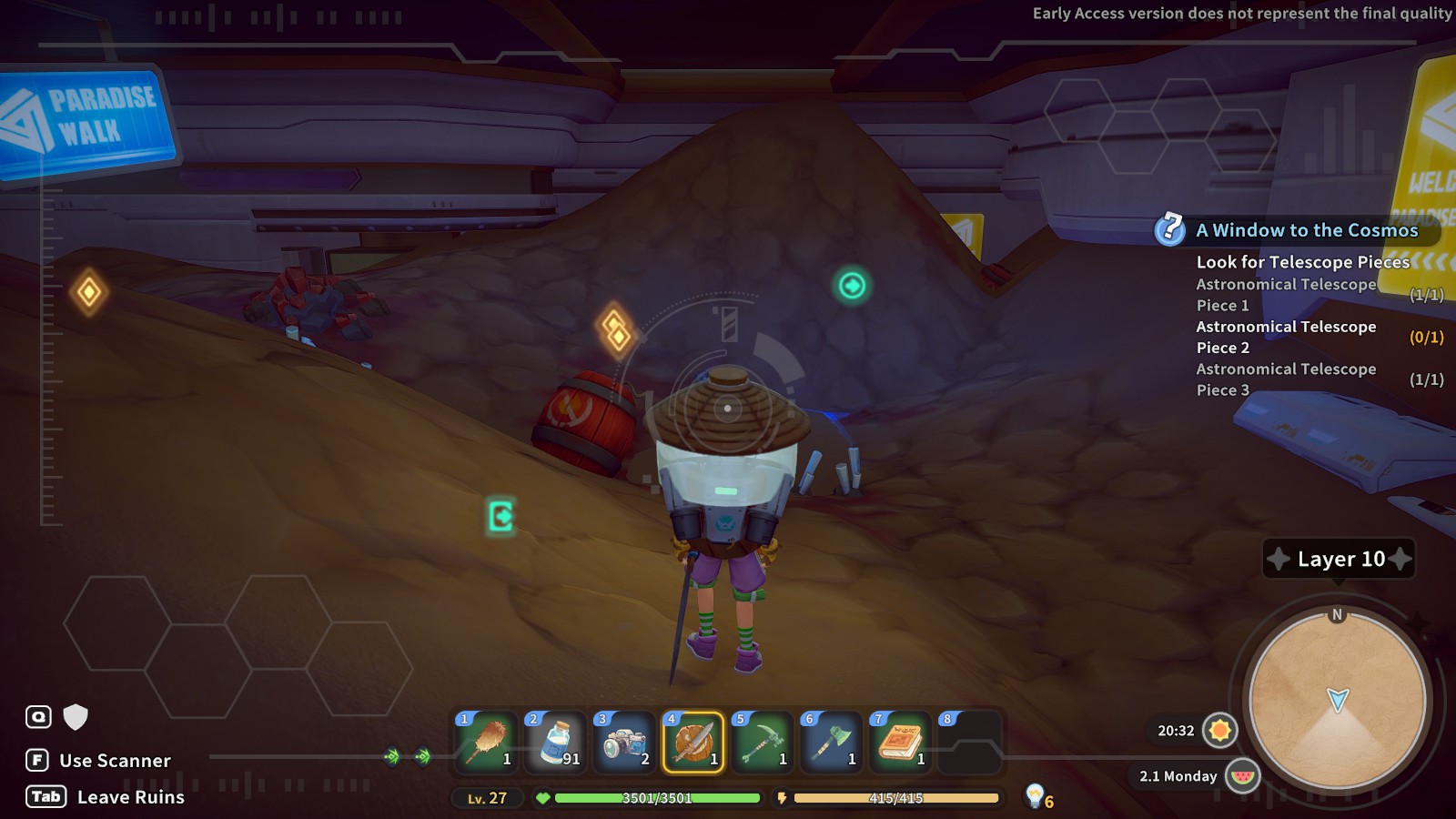Expand the Layer 10 depth indicator
Viewport: 1456px width, 819px height.
click(1338, 559)
